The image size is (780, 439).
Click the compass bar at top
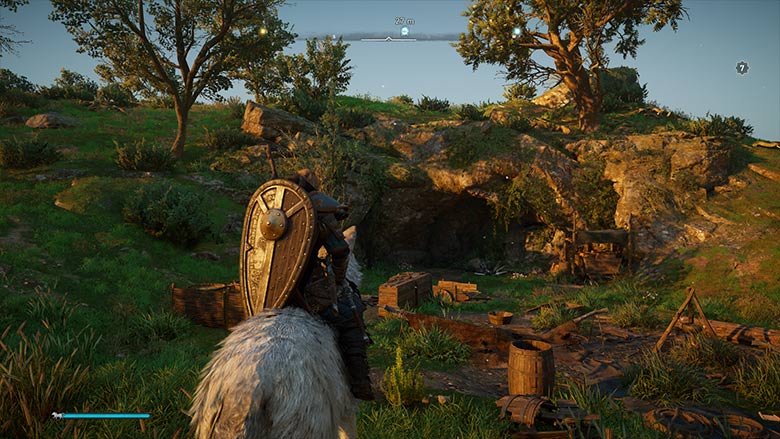coord(390,38)
